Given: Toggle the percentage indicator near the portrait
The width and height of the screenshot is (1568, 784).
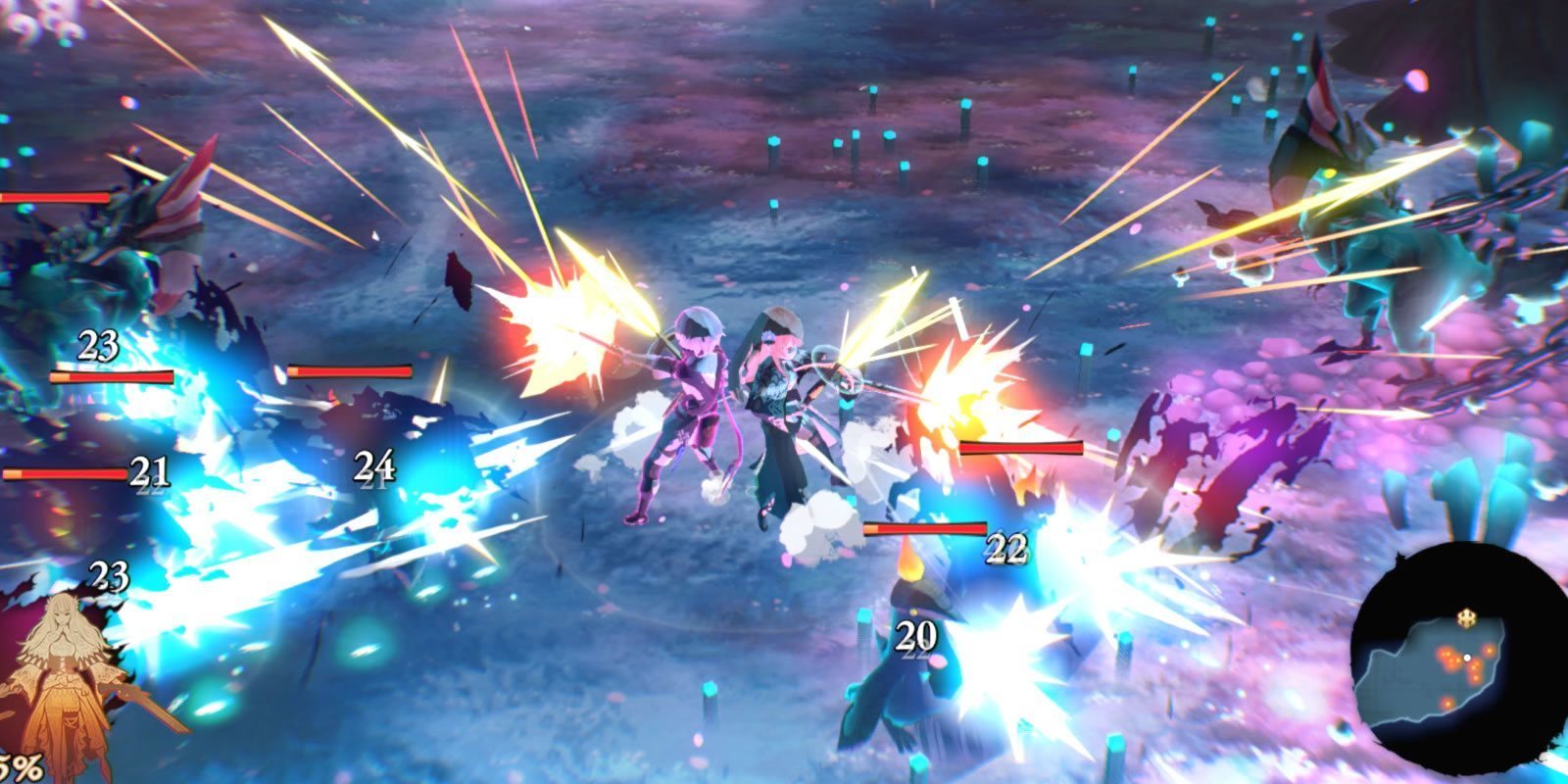Looking at the screenshot, I should click(x=20, y=764).
